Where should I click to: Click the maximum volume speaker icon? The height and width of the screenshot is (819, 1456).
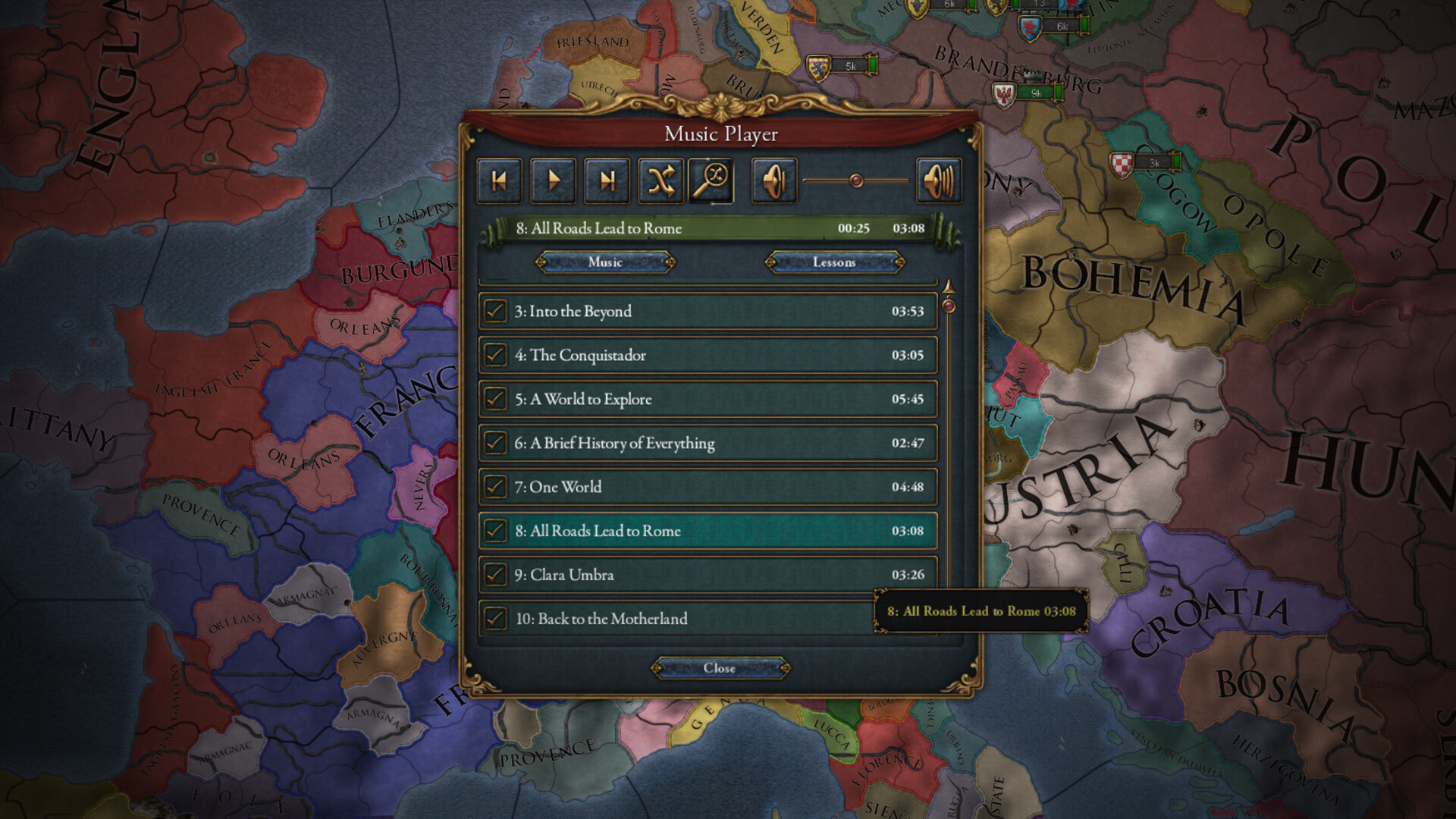[938, 180]
